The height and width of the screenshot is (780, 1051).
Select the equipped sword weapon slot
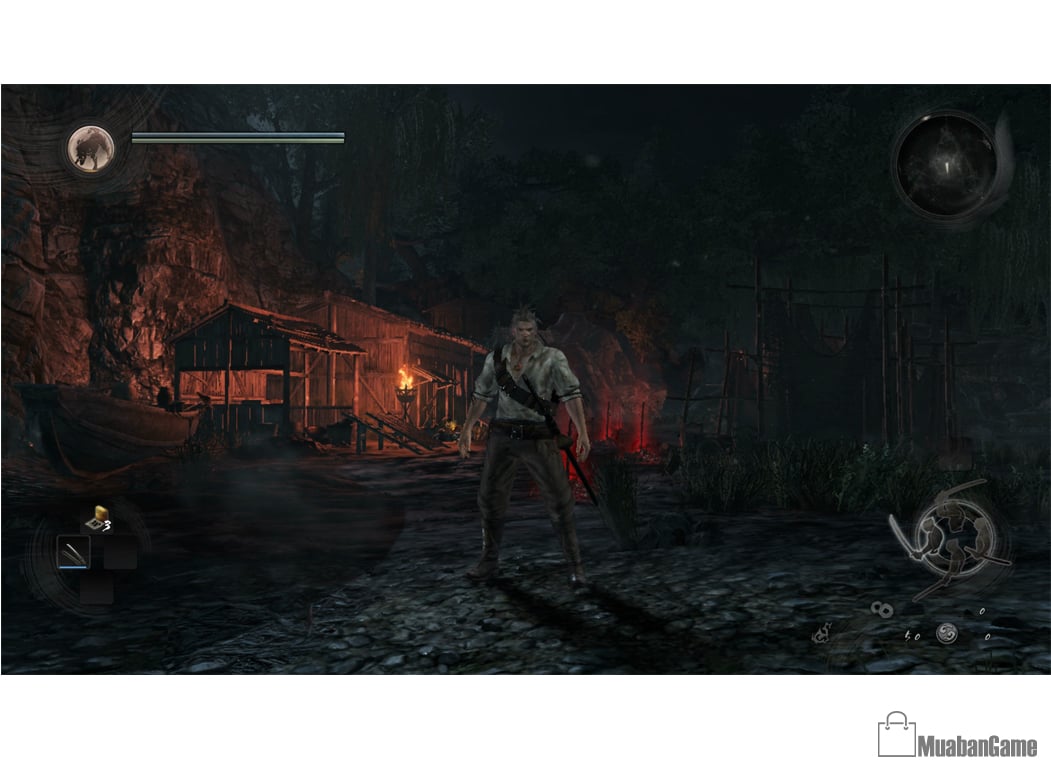coord(73,552)
